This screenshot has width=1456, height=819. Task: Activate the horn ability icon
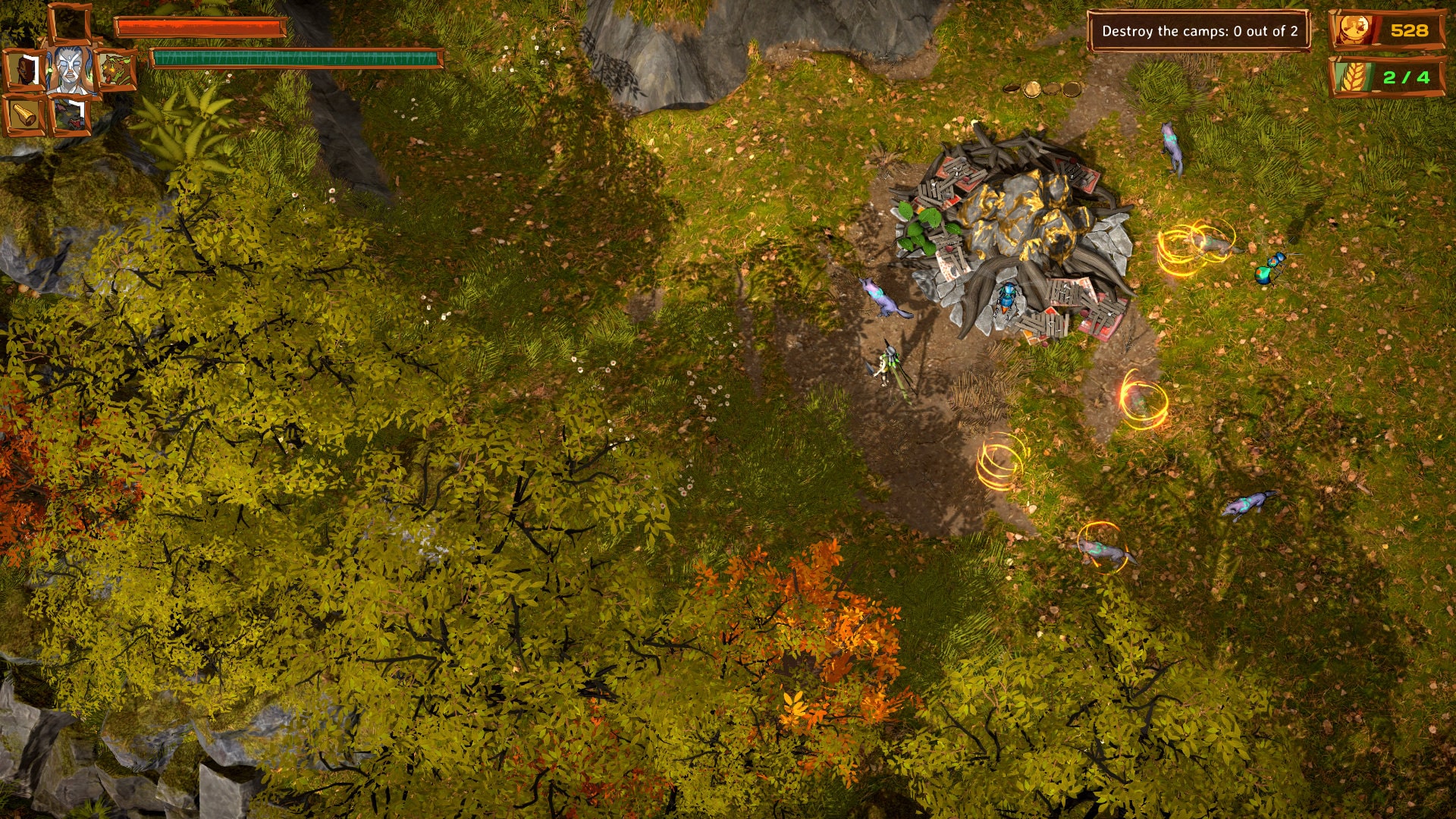[23, 115]
